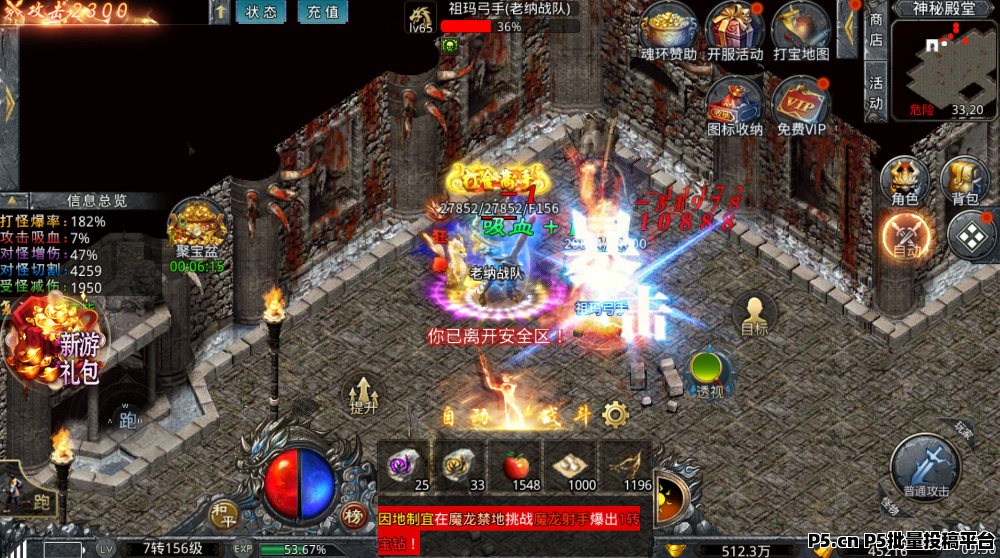Toggle the 自动 auto-combat button
The image size is (1000, 558).
905,238
